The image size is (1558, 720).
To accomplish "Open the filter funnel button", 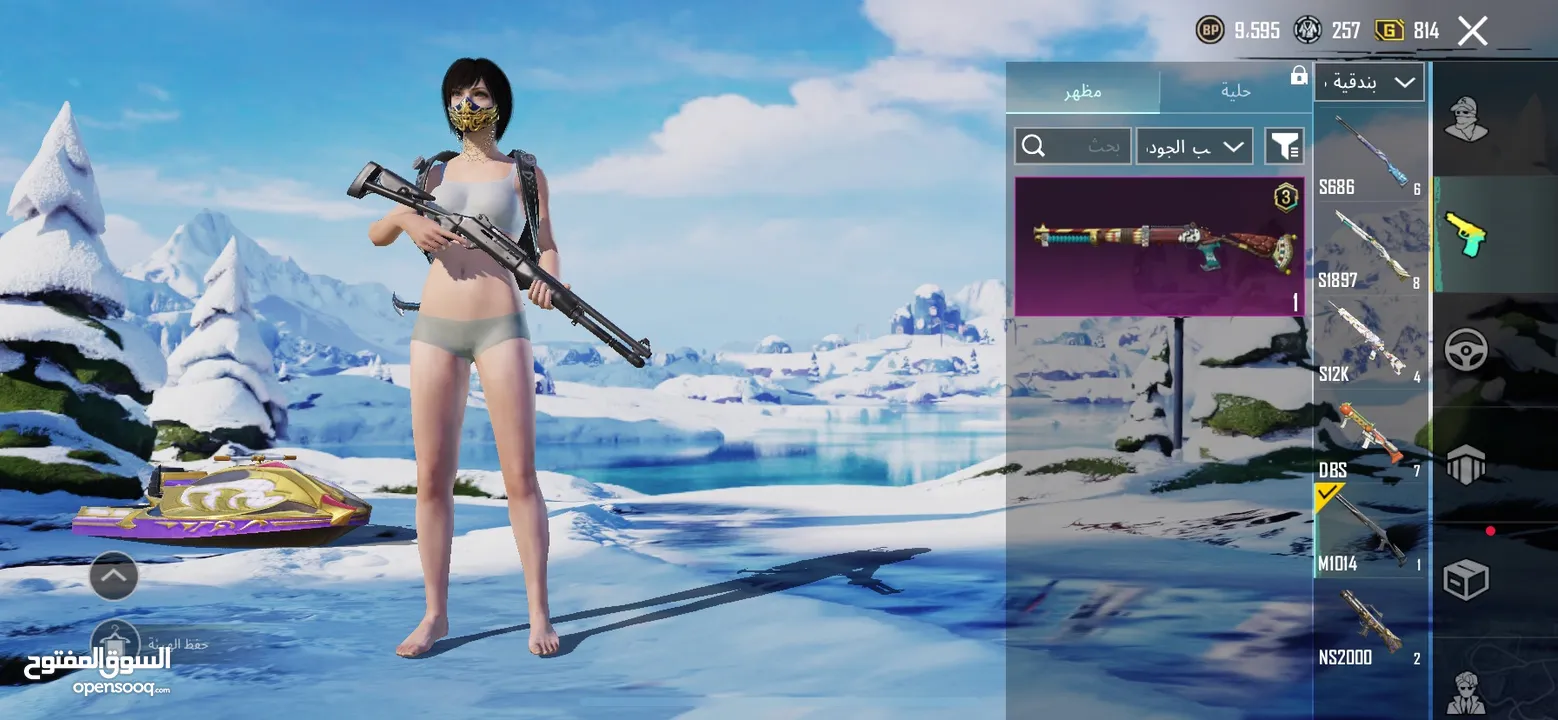I will click(1284, 147).
